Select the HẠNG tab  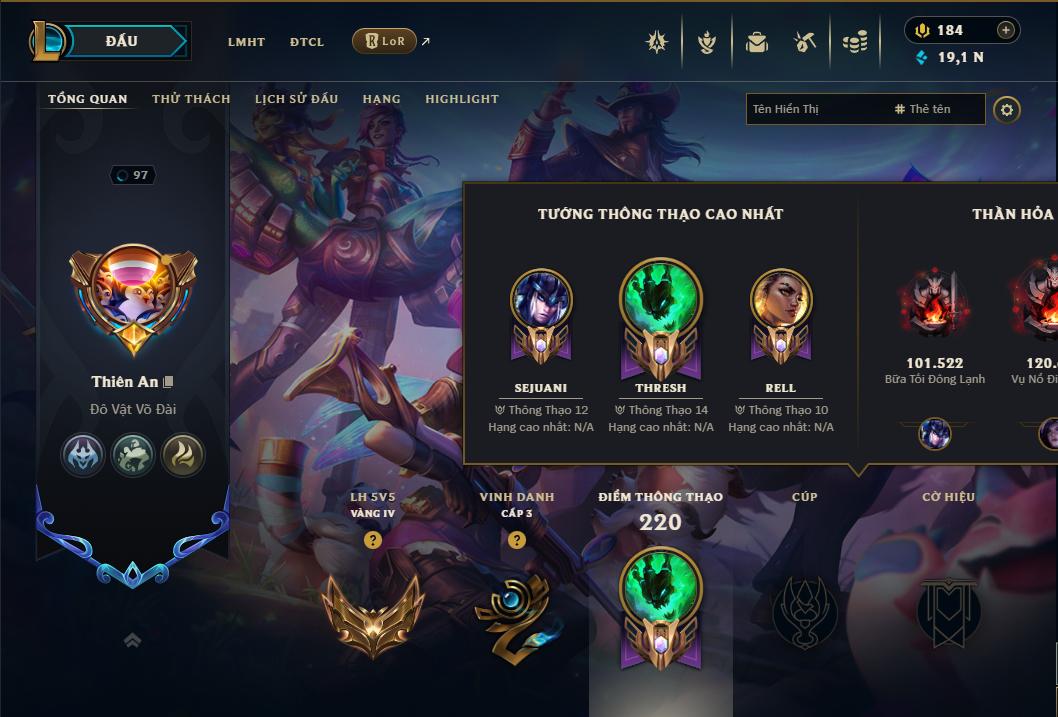[381, 99]
